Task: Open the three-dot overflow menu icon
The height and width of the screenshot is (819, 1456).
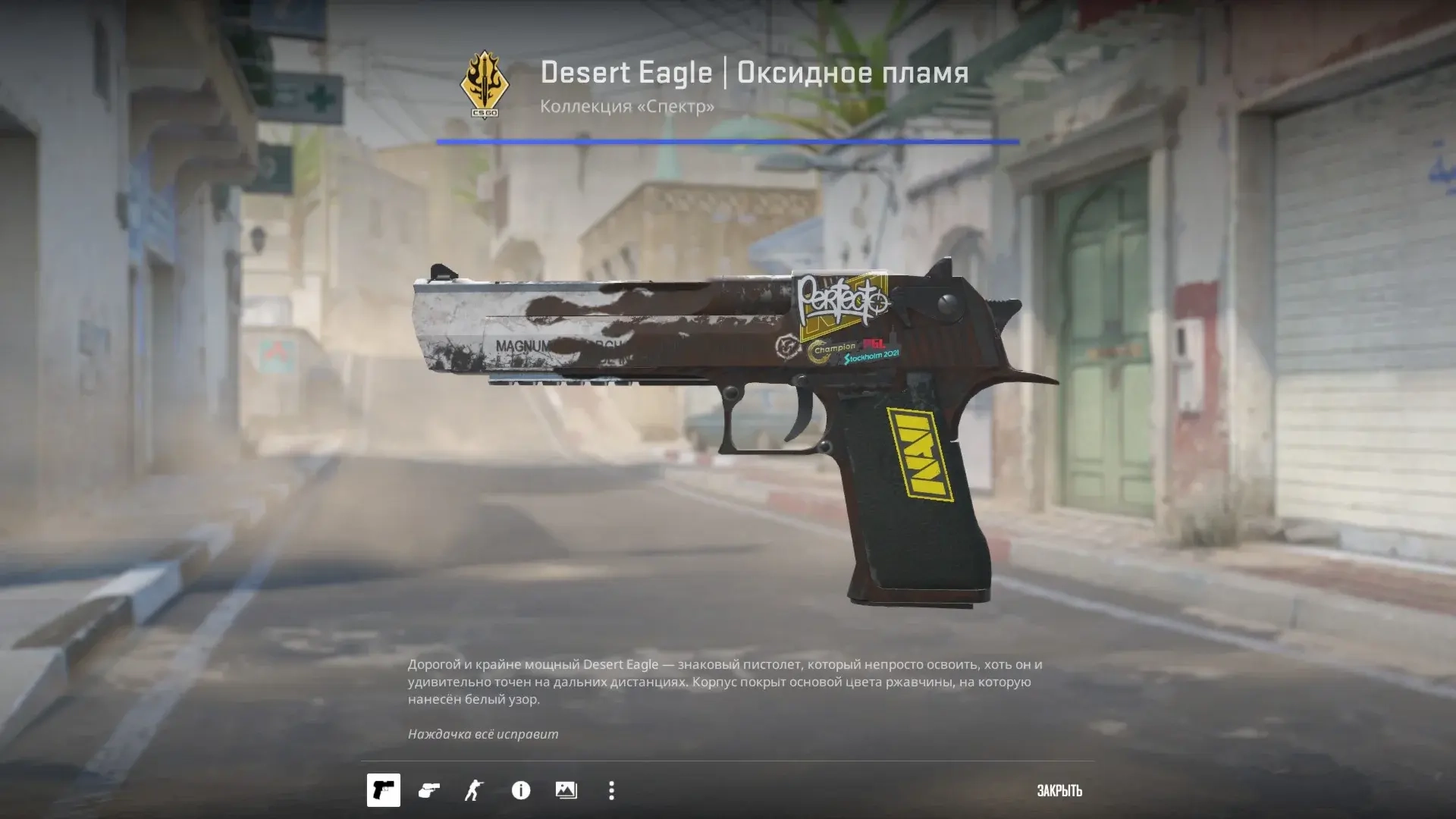Action: pos(610,791)
